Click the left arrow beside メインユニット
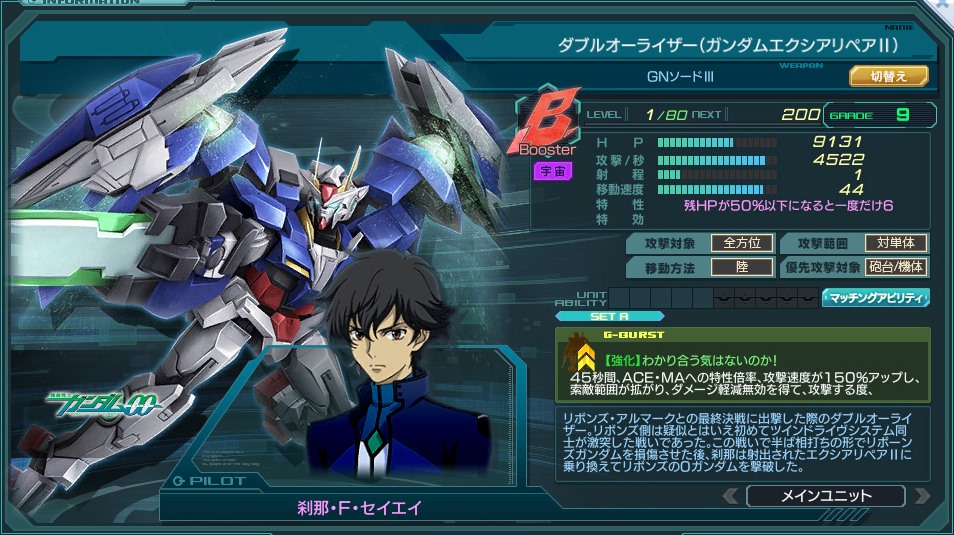 click(x=732, y=496)
